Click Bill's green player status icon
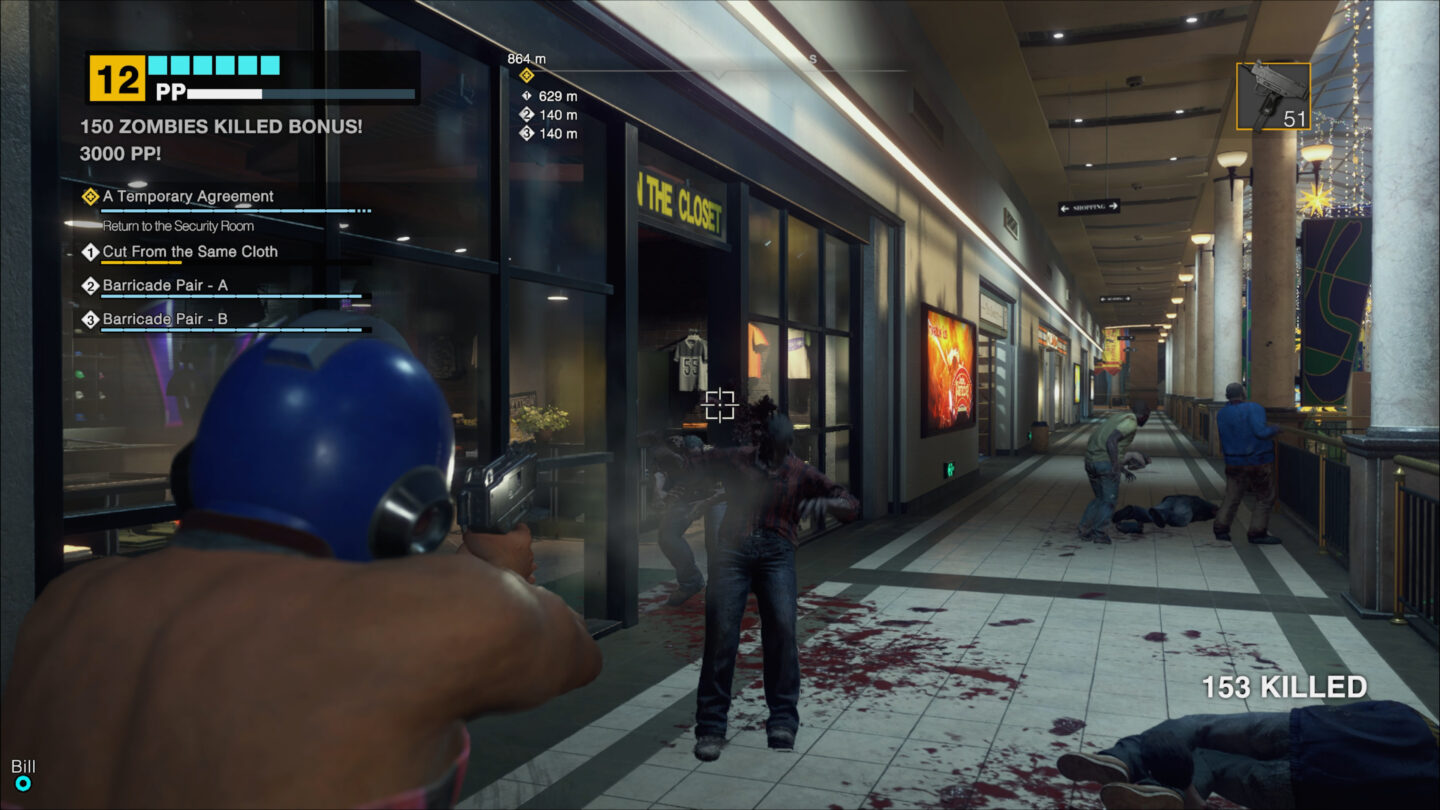Viewport: 1440px width, 810px height. (x=22, y=784)
